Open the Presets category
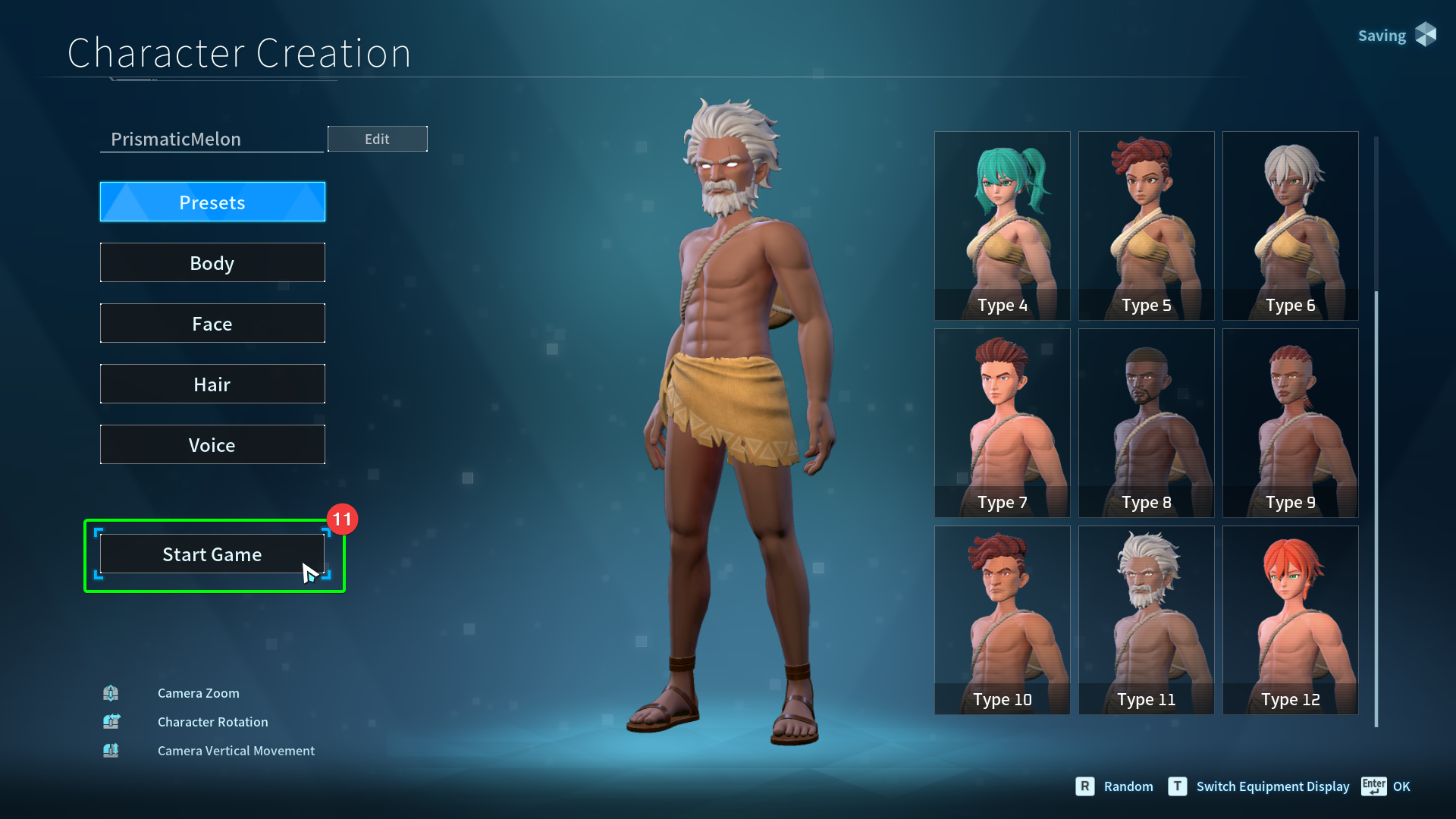This screenshot has height=819, width=1456. coord(212,202)
